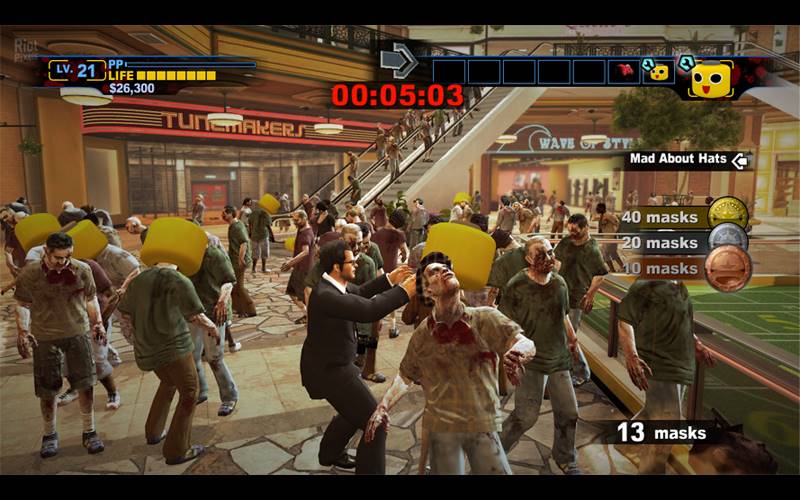The width and height of the screenshot is (800, 500).
Task: Open the Mad About Hats challenge tracker
Action: [x=688, y=160]
